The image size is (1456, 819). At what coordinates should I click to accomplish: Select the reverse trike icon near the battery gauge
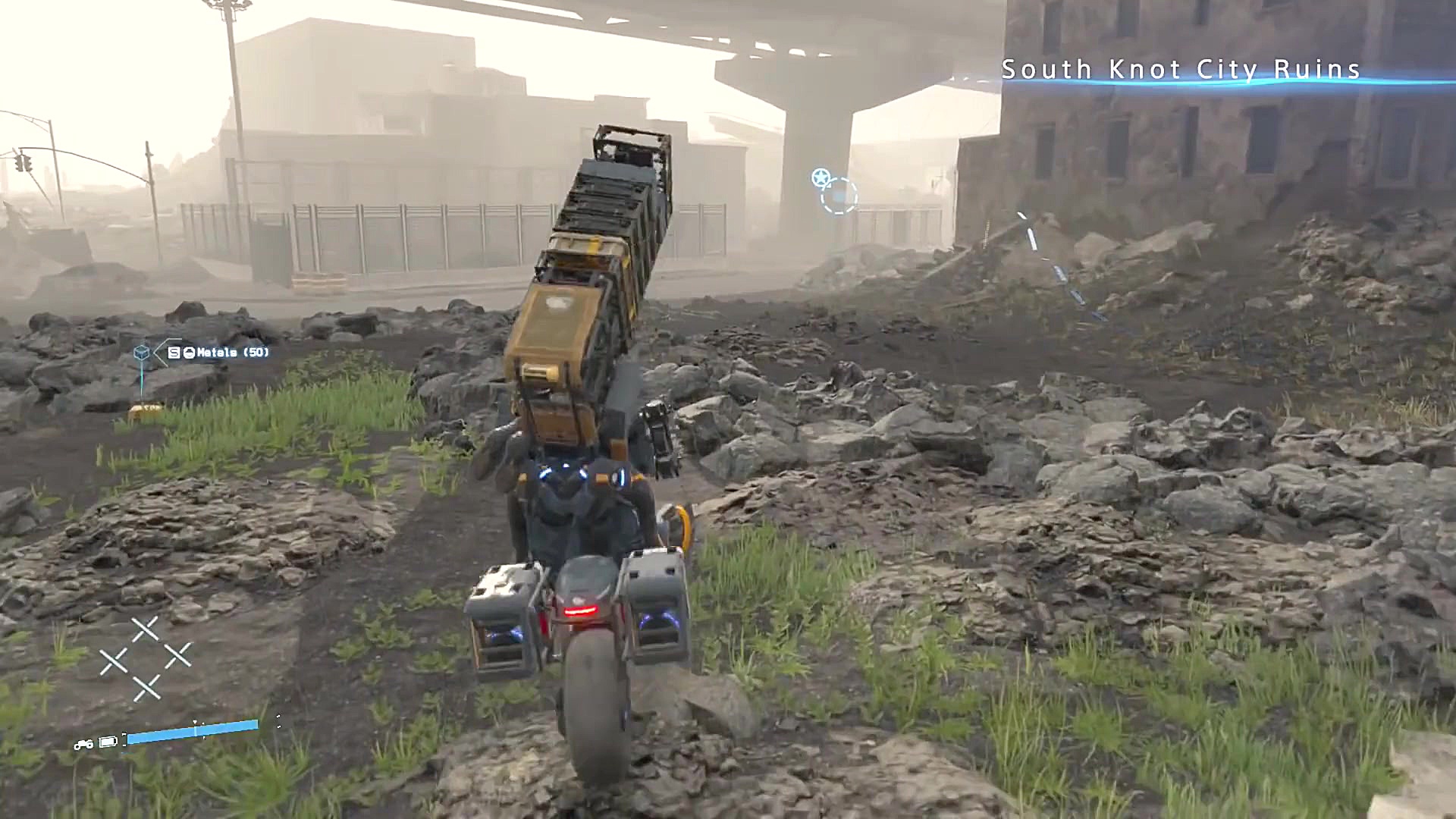(x=84, y=745)
